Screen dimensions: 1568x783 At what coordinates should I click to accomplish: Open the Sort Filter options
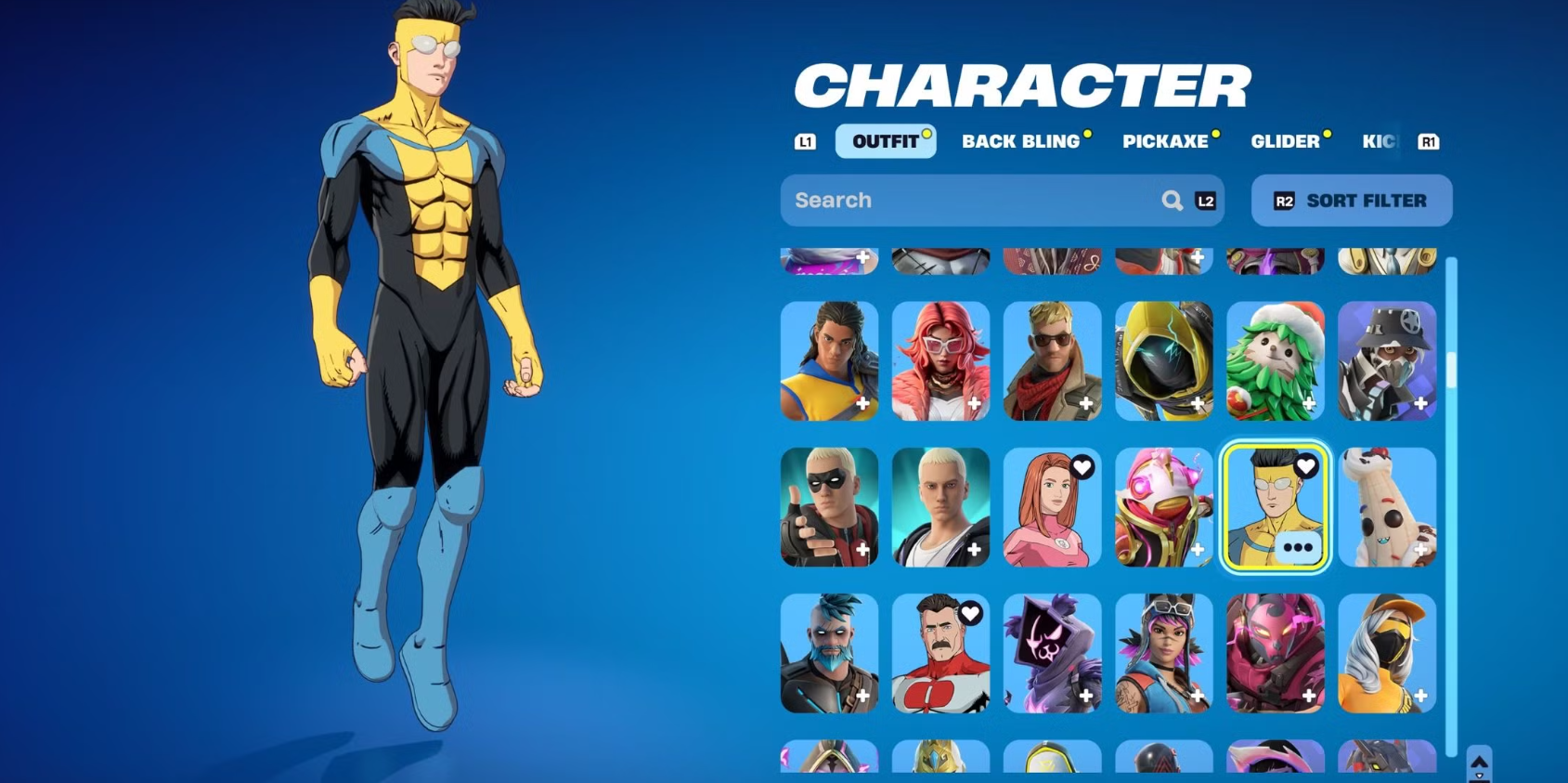[x=1351, y=200]
